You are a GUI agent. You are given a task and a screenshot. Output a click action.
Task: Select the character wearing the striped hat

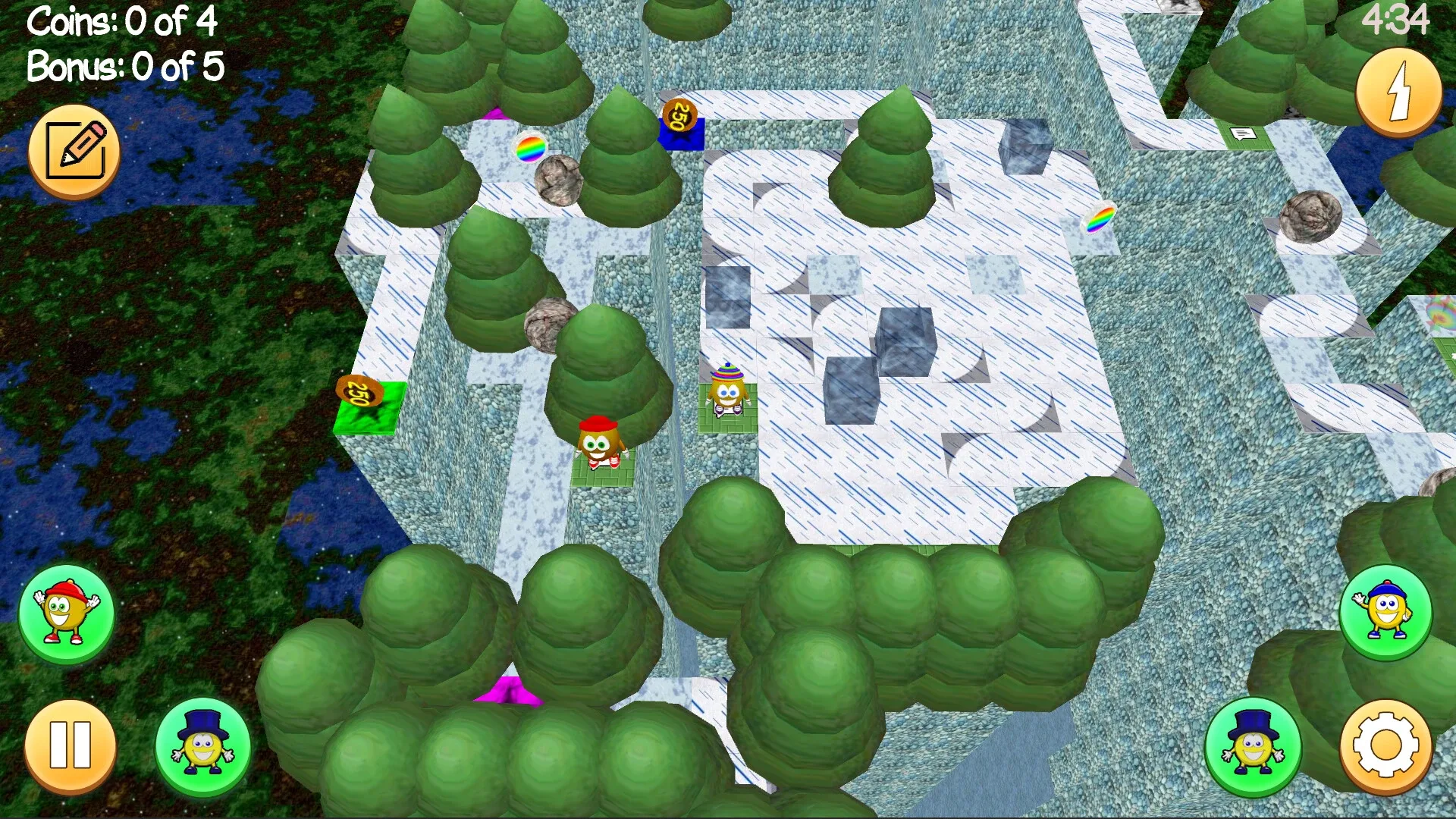pyautogui.click(x=729, y=388)
